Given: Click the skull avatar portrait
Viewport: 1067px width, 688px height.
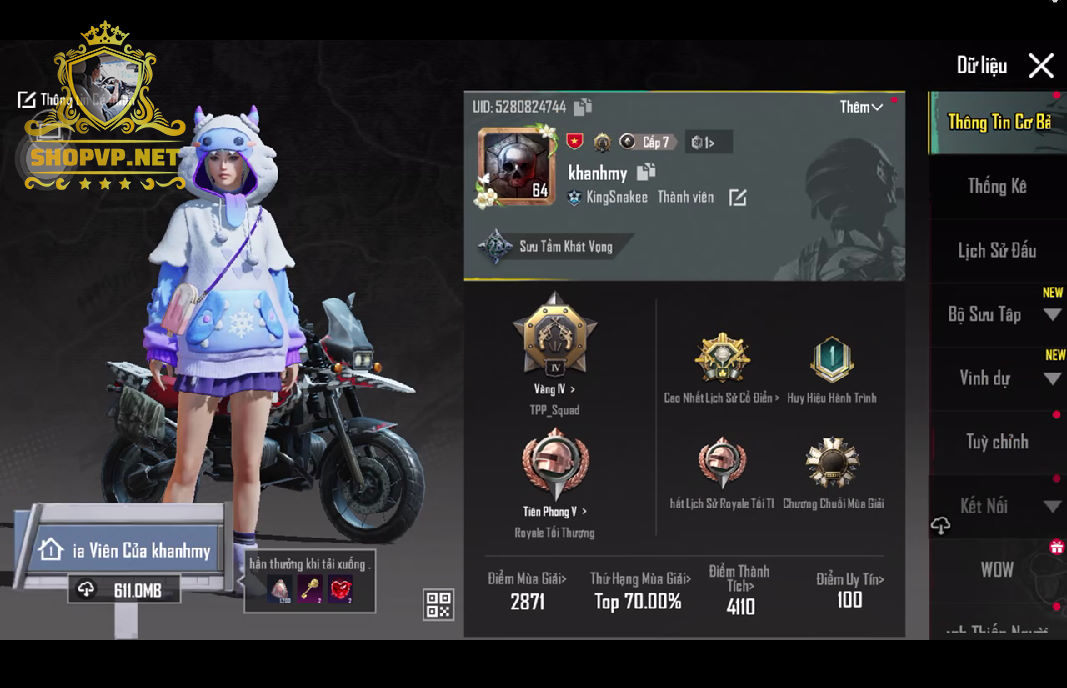Looking at the screenshot, I should (517, 166).
